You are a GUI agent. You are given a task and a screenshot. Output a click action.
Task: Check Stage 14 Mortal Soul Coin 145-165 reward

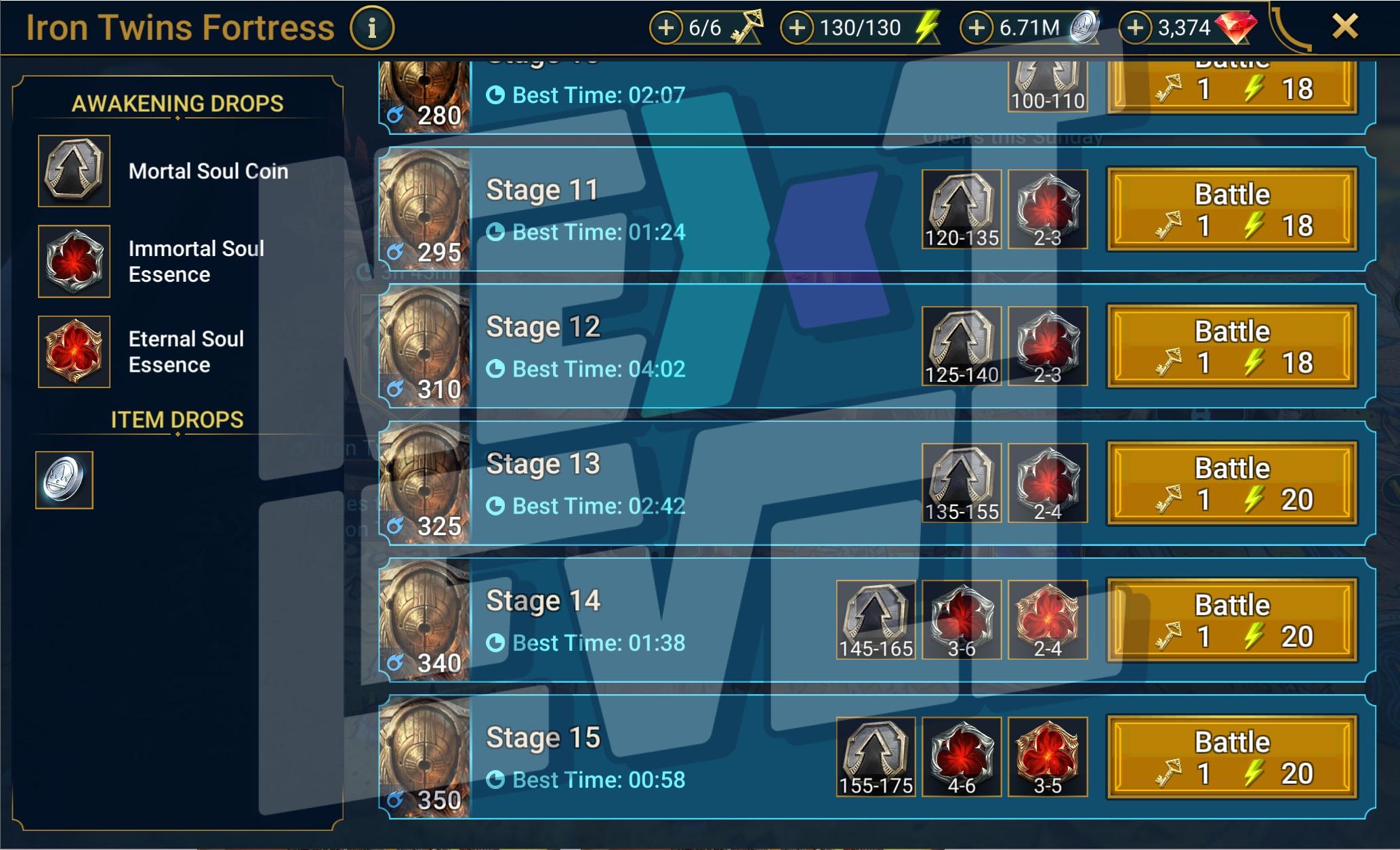click(876, 620)
